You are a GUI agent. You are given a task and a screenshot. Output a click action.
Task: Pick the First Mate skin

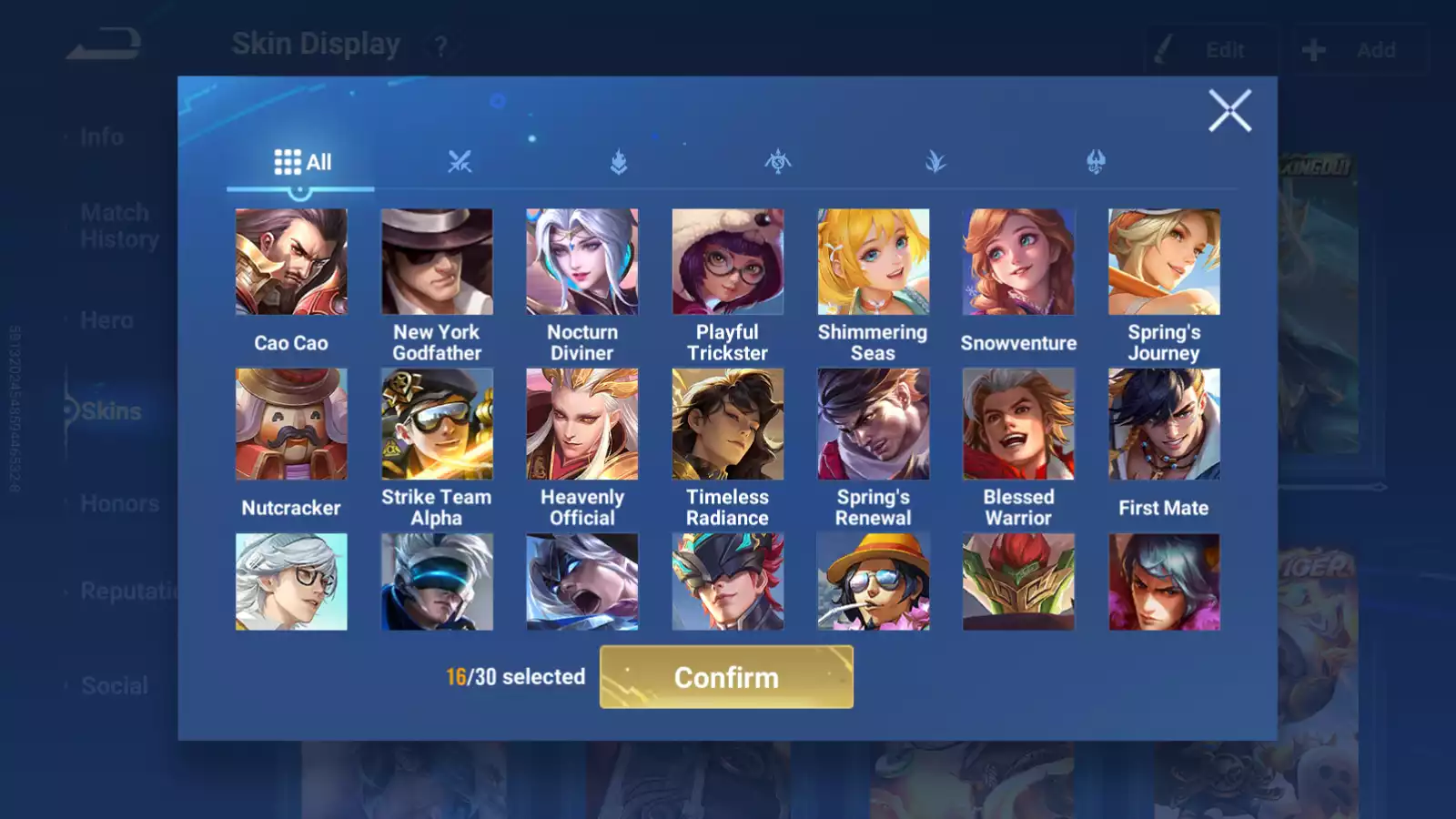[x=1164, y=424]
